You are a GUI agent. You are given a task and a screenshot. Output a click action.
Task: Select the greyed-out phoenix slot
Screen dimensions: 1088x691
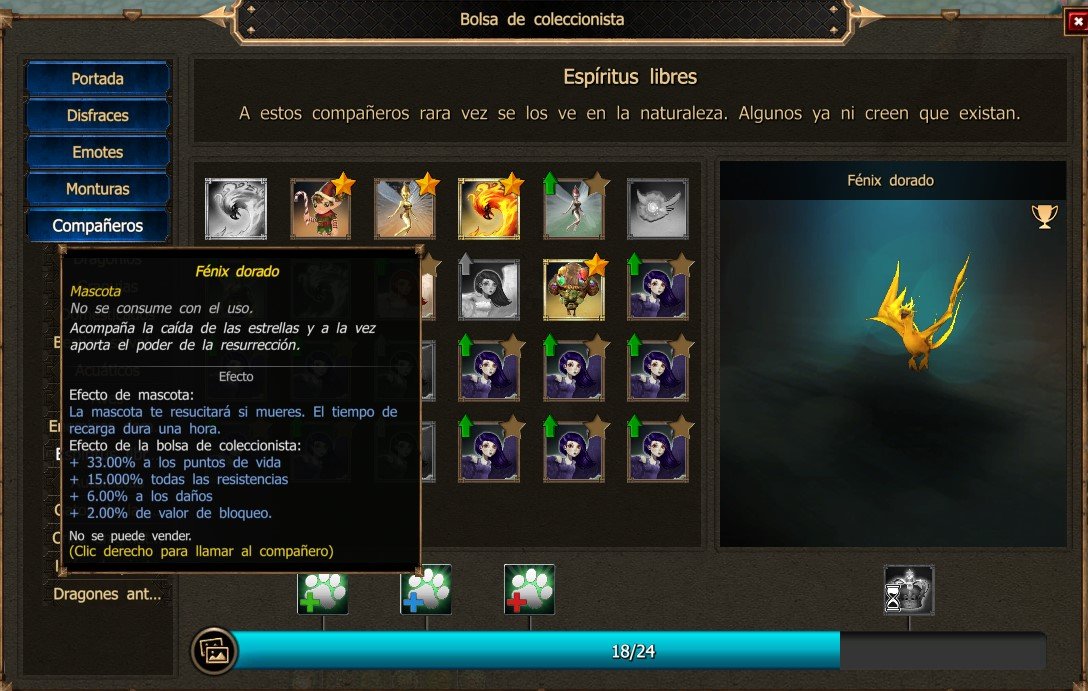(235, 208)
